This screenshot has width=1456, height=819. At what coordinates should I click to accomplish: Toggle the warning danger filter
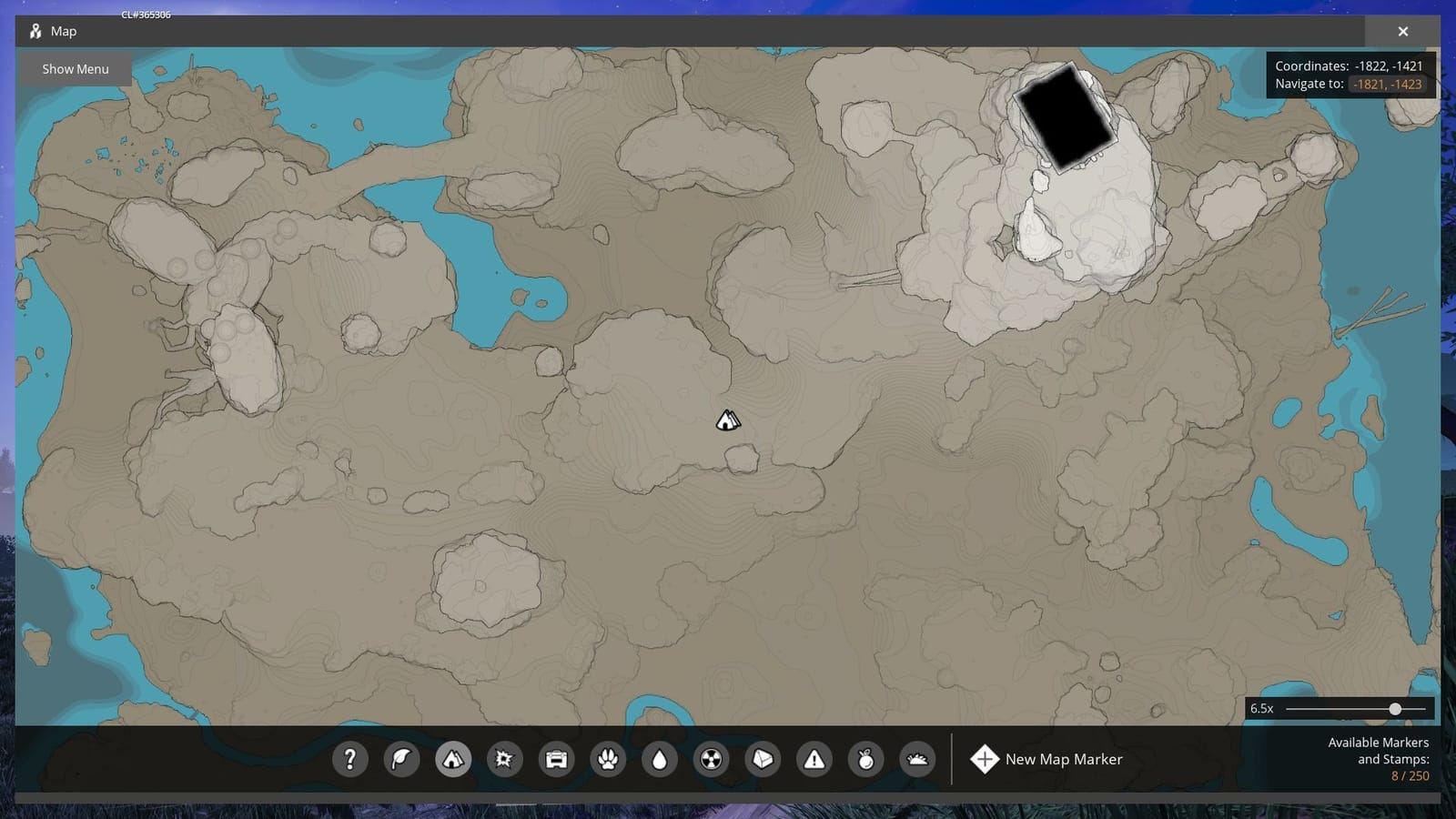click(x=814, y=759)
